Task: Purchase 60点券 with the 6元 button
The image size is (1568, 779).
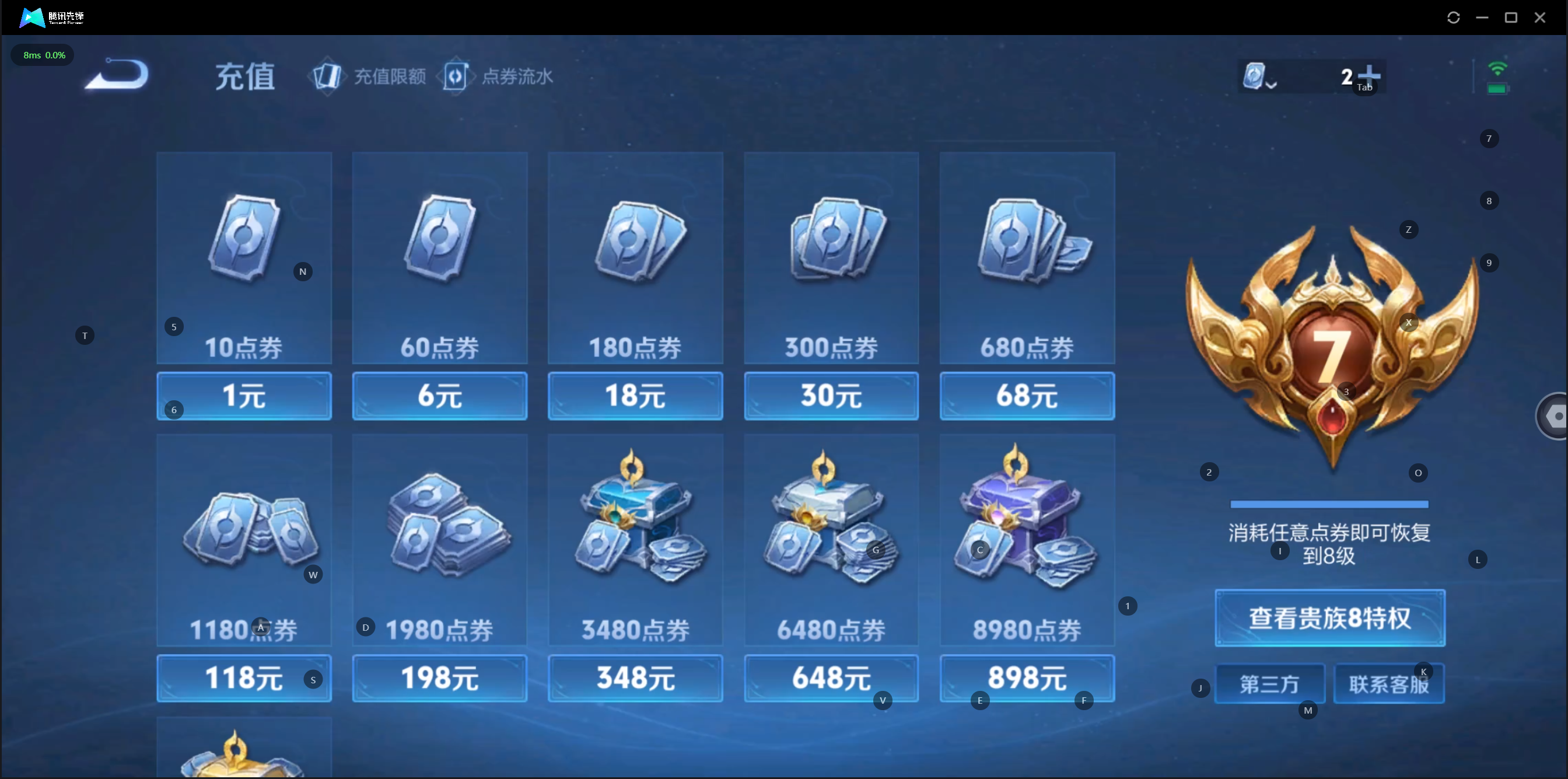Action: [x=439, y=396]
